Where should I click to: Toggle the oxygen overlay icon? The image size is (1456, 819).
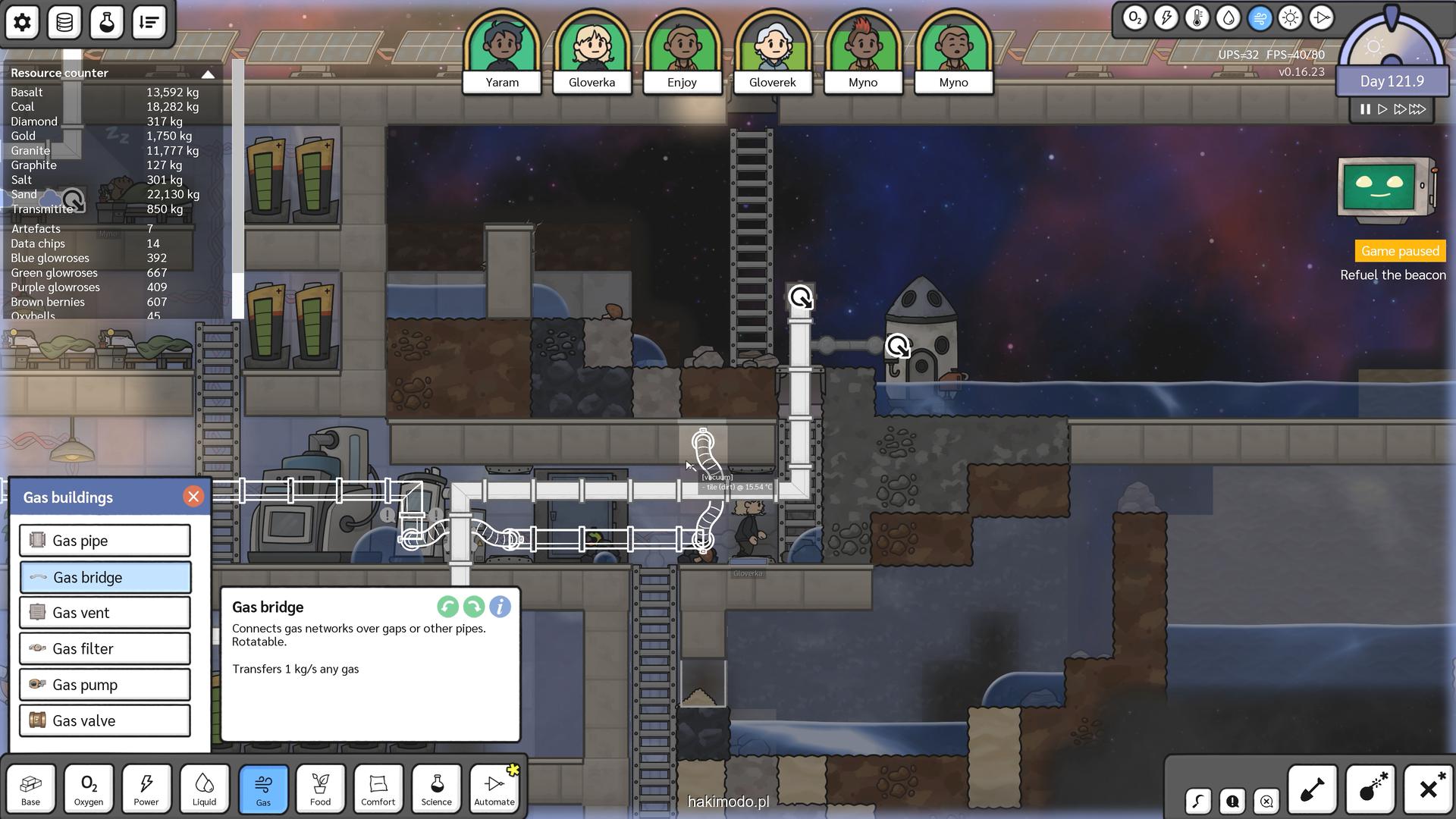(1134, 18)
